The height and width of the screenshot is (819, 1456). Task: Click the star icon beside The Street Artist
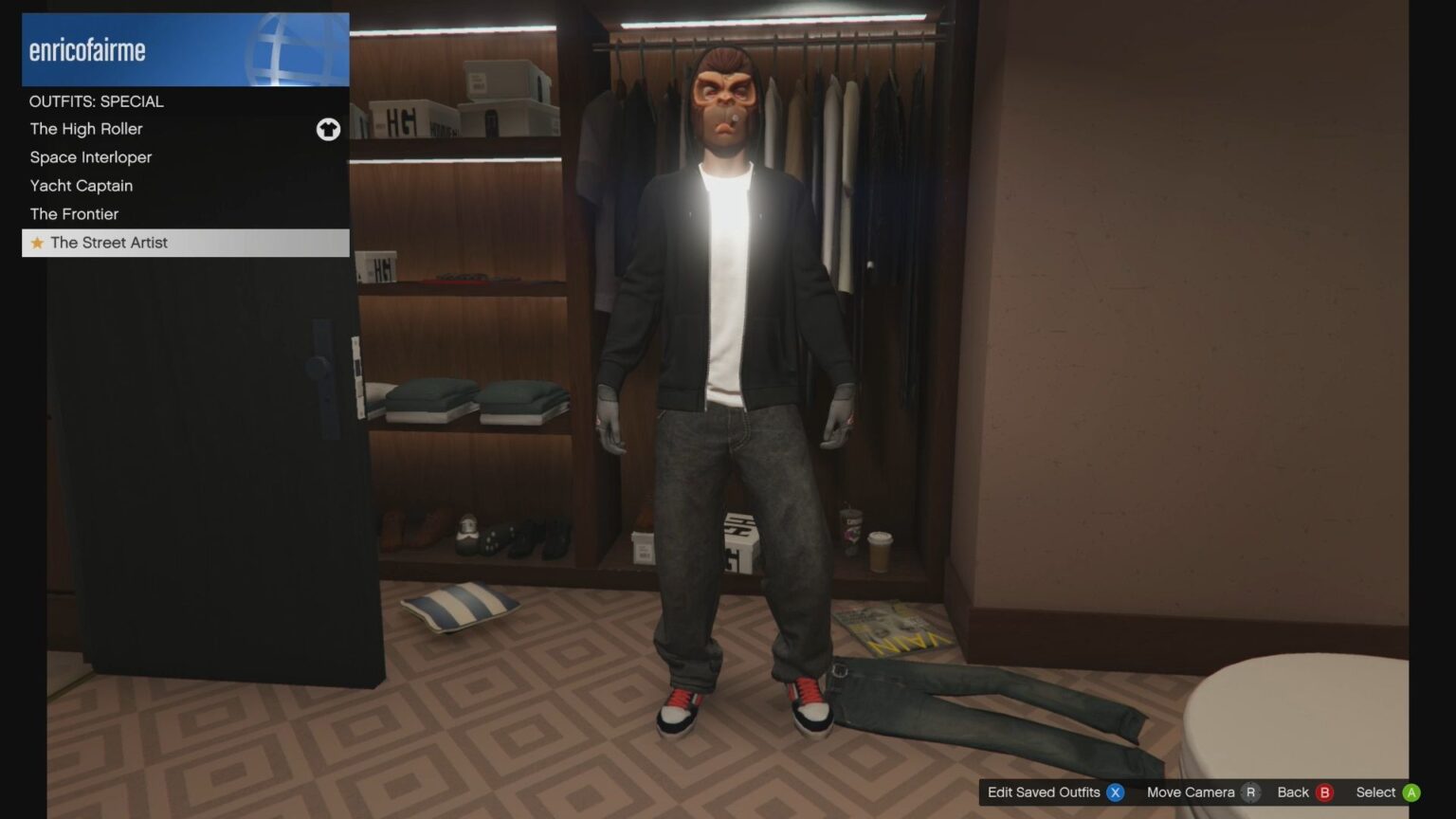[36, 243]
